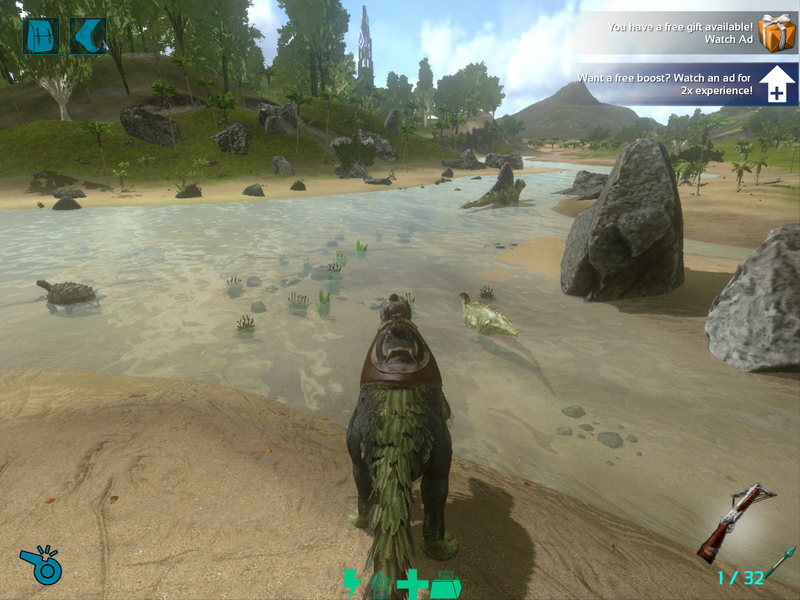
Task: Open the whistle commands menu
Action: pyautogui.click(x=41, y=565)
